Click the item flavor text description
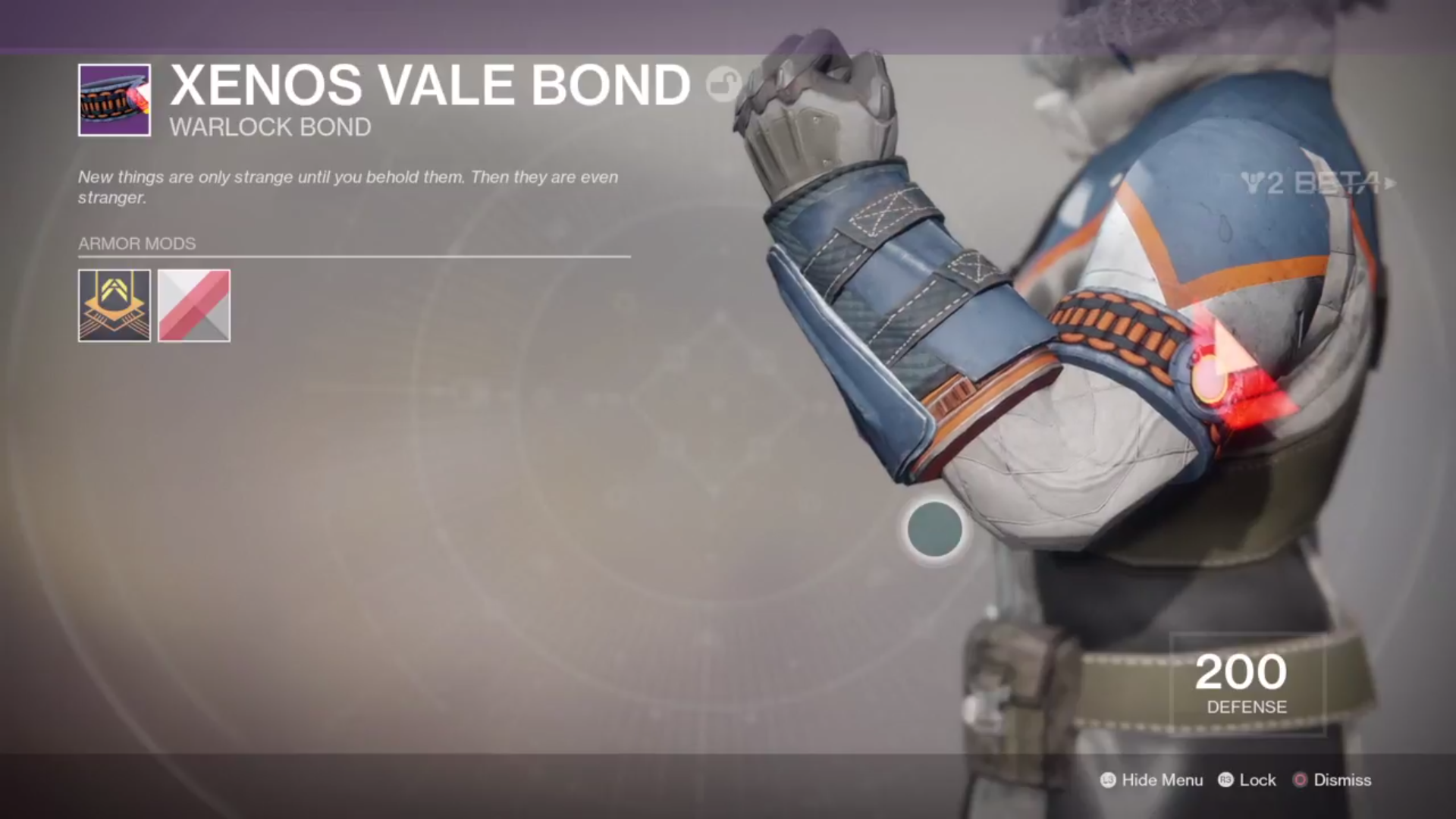The height and width of the screenshot is (819, 1456). pyautogui.click(x=348, y=187)
